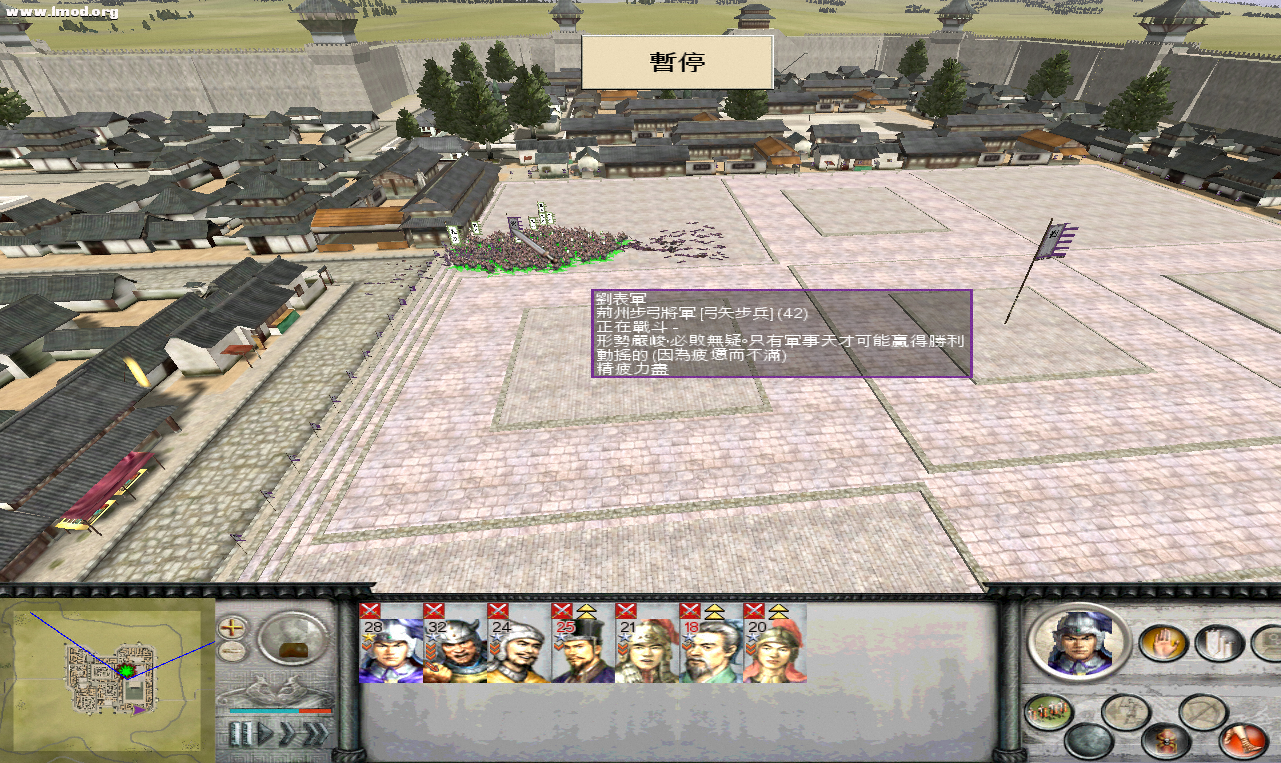
Task: Open the group formations icon with soldiers
Action: [x=1049, y=711]
